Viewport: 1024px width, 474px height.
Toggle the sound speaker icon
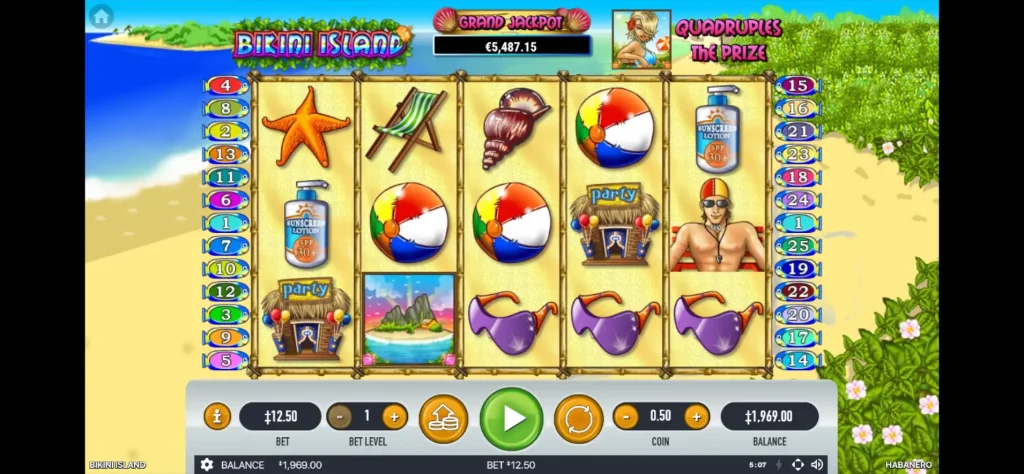click(x=817, y=465)
